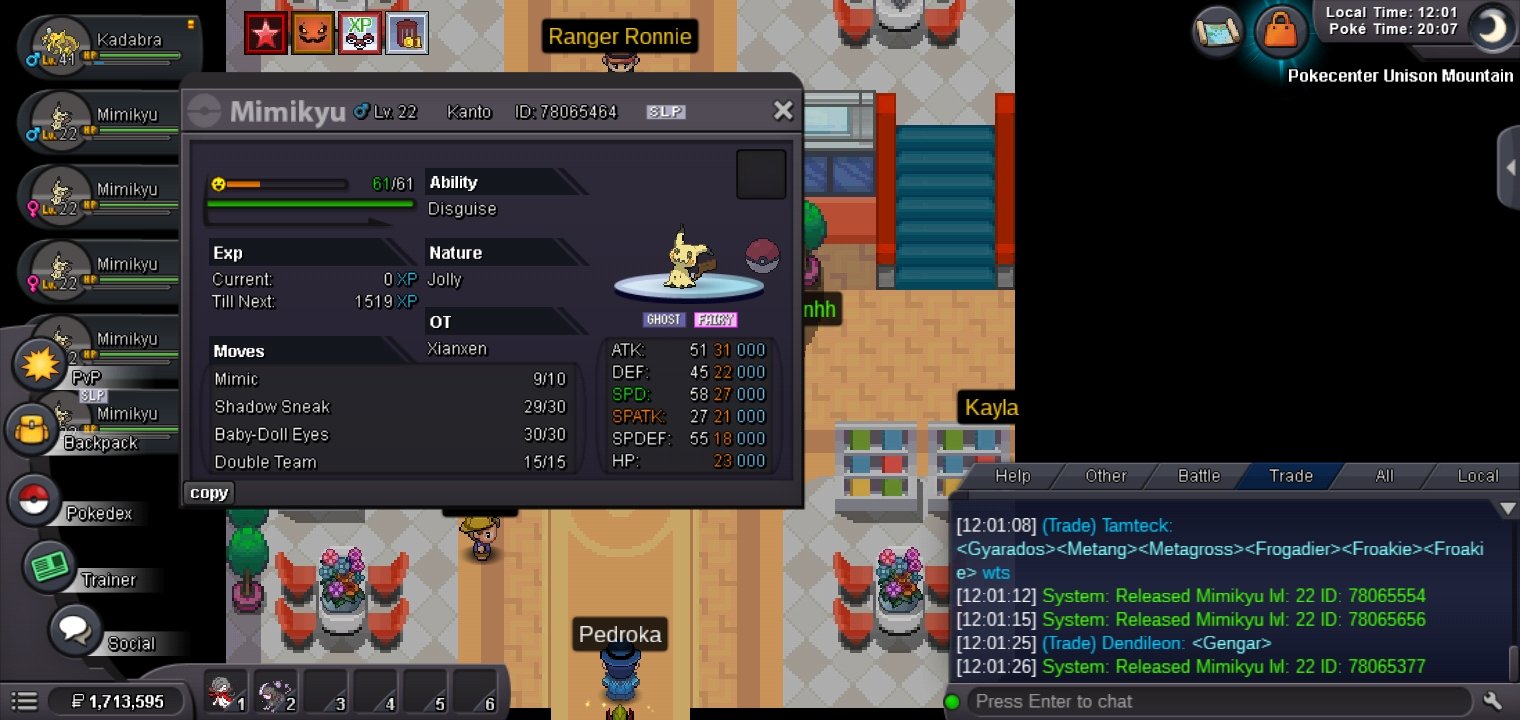Open the Other chat tab
1520x720 pixels.
coord(1105,476)
